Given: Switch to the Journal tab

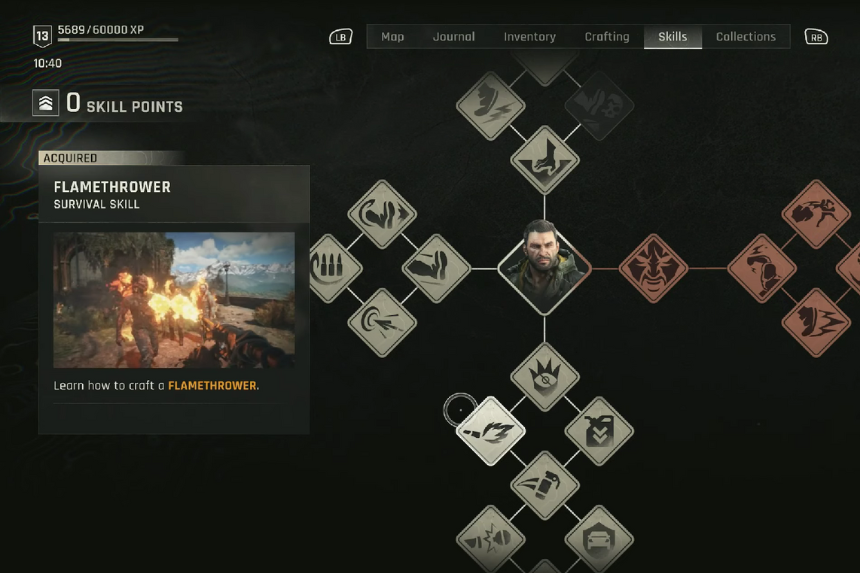Looking at the screenshot, I should pos(454,37).
